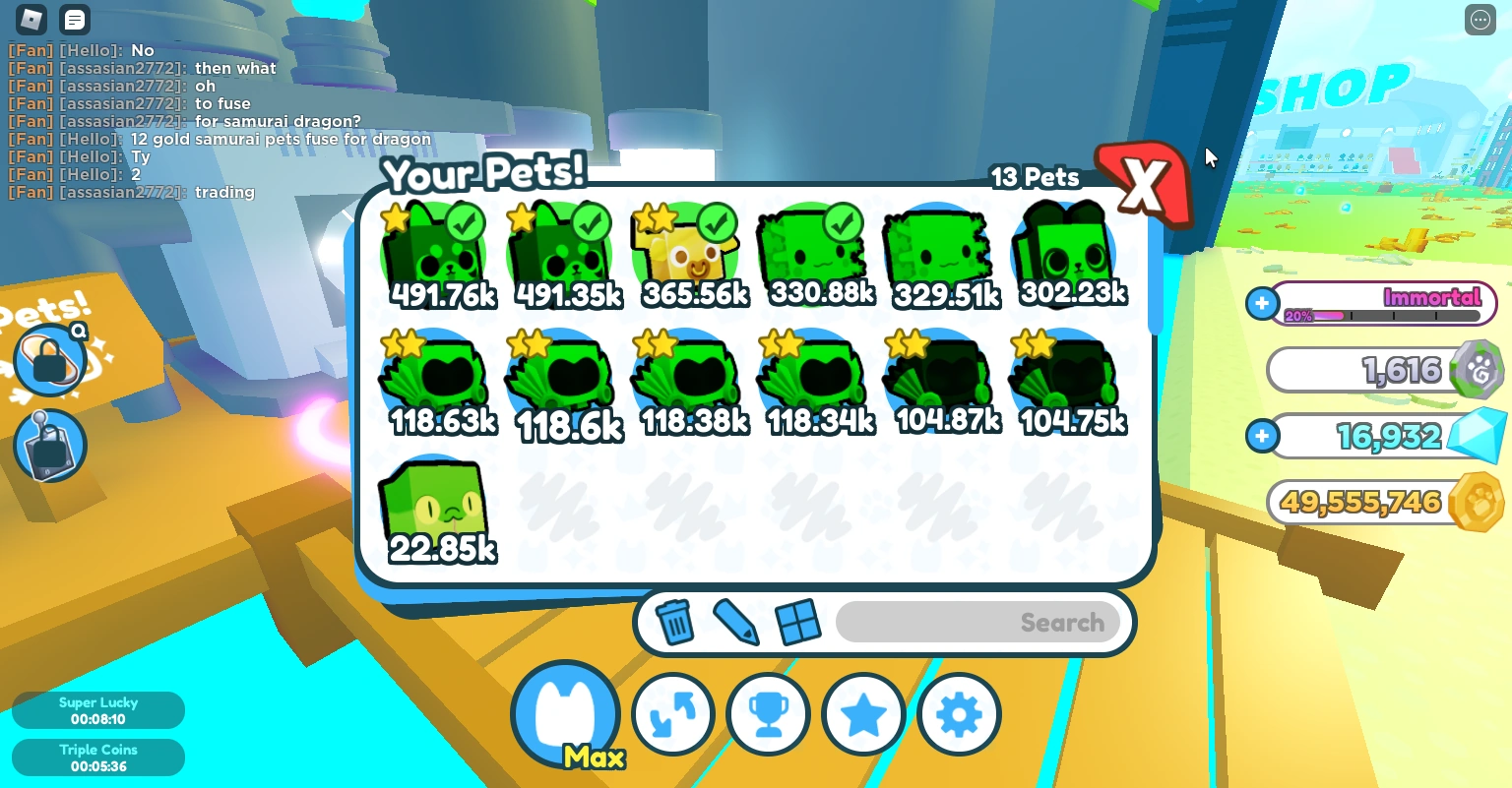Select the pencil rename pet tool

click(736, 622)
